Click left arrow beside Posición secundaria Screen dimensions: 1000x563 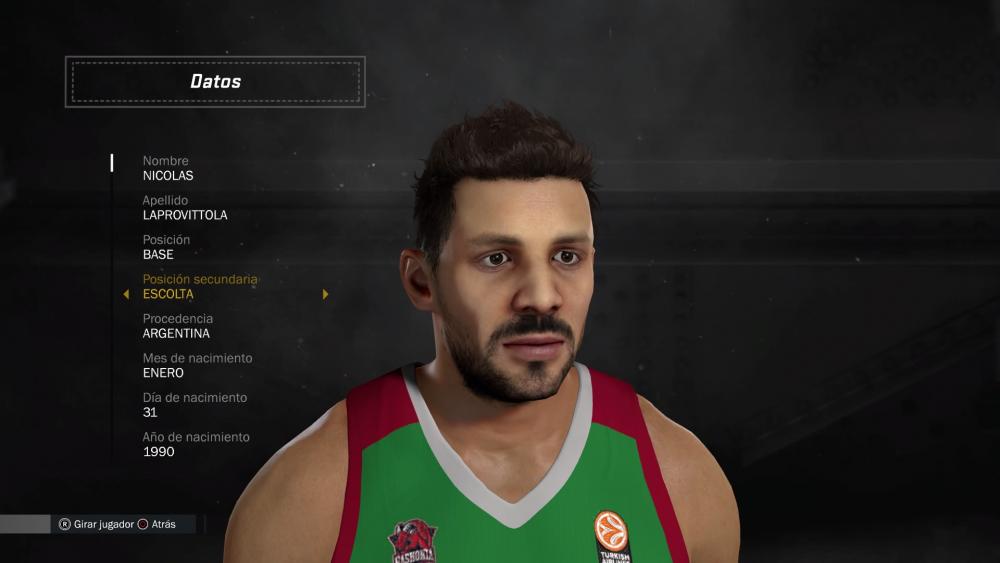coord(126,295)
